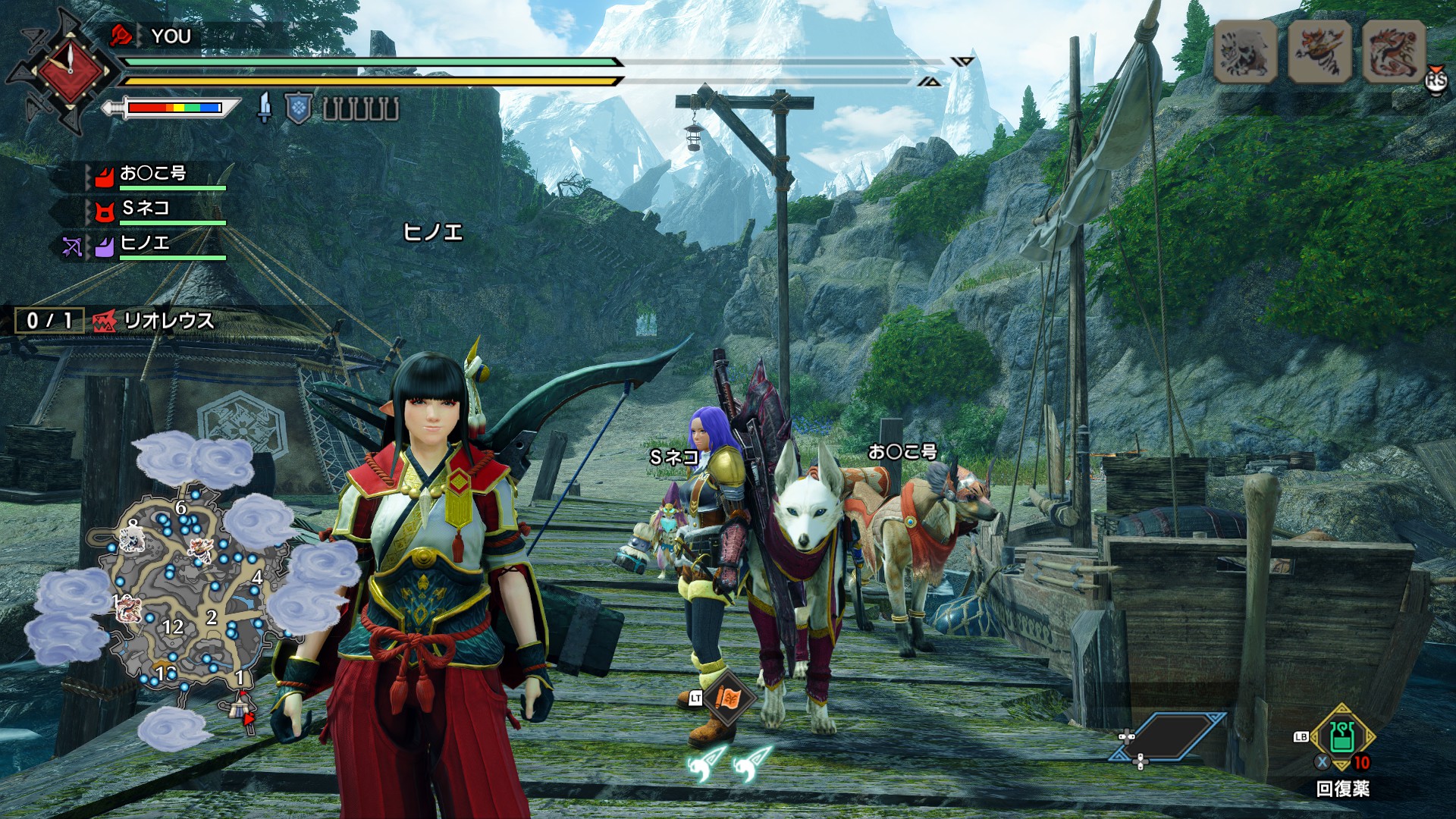
Task: Click the blue armor shield status icon
Action: [299, 108]
